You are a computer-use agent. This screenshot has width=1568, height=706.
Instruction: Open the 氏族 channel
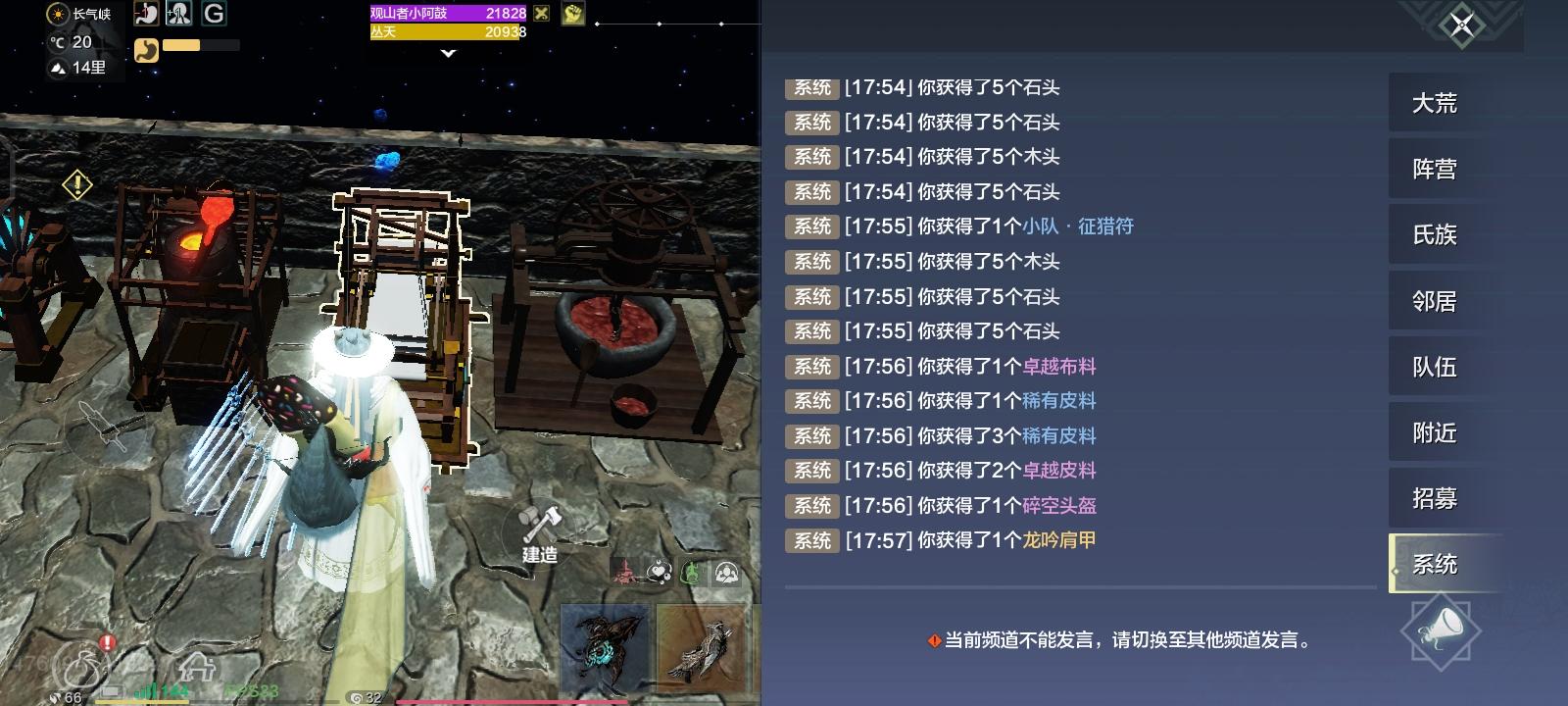point(1437,234)
